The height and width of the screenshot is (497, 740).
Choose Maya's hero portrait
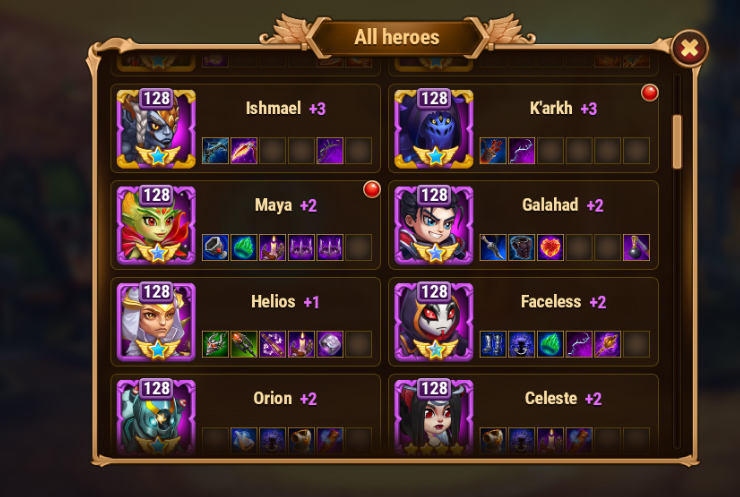[x=156, y=225]
